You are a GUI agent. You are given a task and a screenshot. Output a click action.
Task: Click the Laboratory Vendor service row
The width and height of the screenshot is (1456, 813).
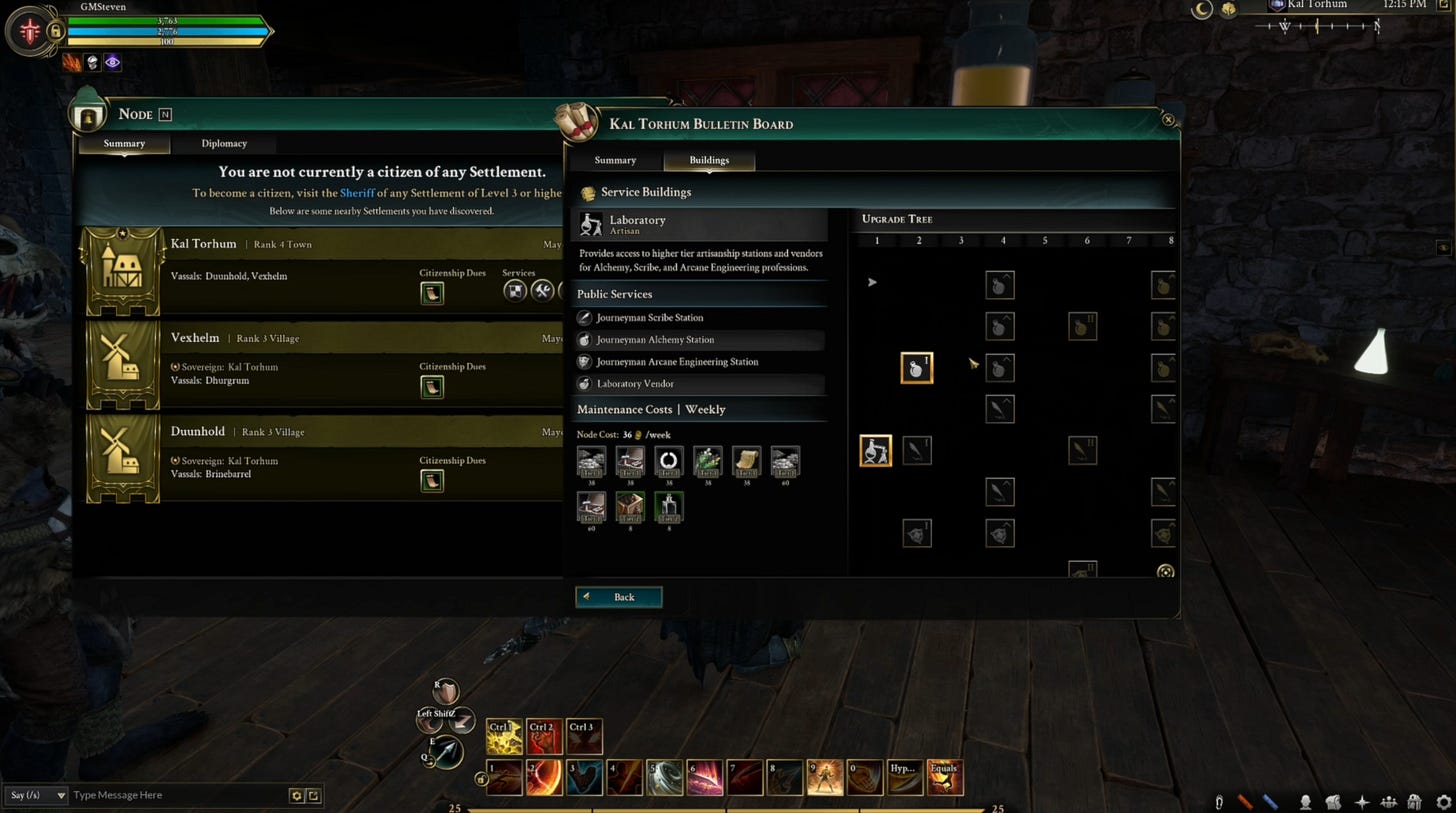[635, 384]
